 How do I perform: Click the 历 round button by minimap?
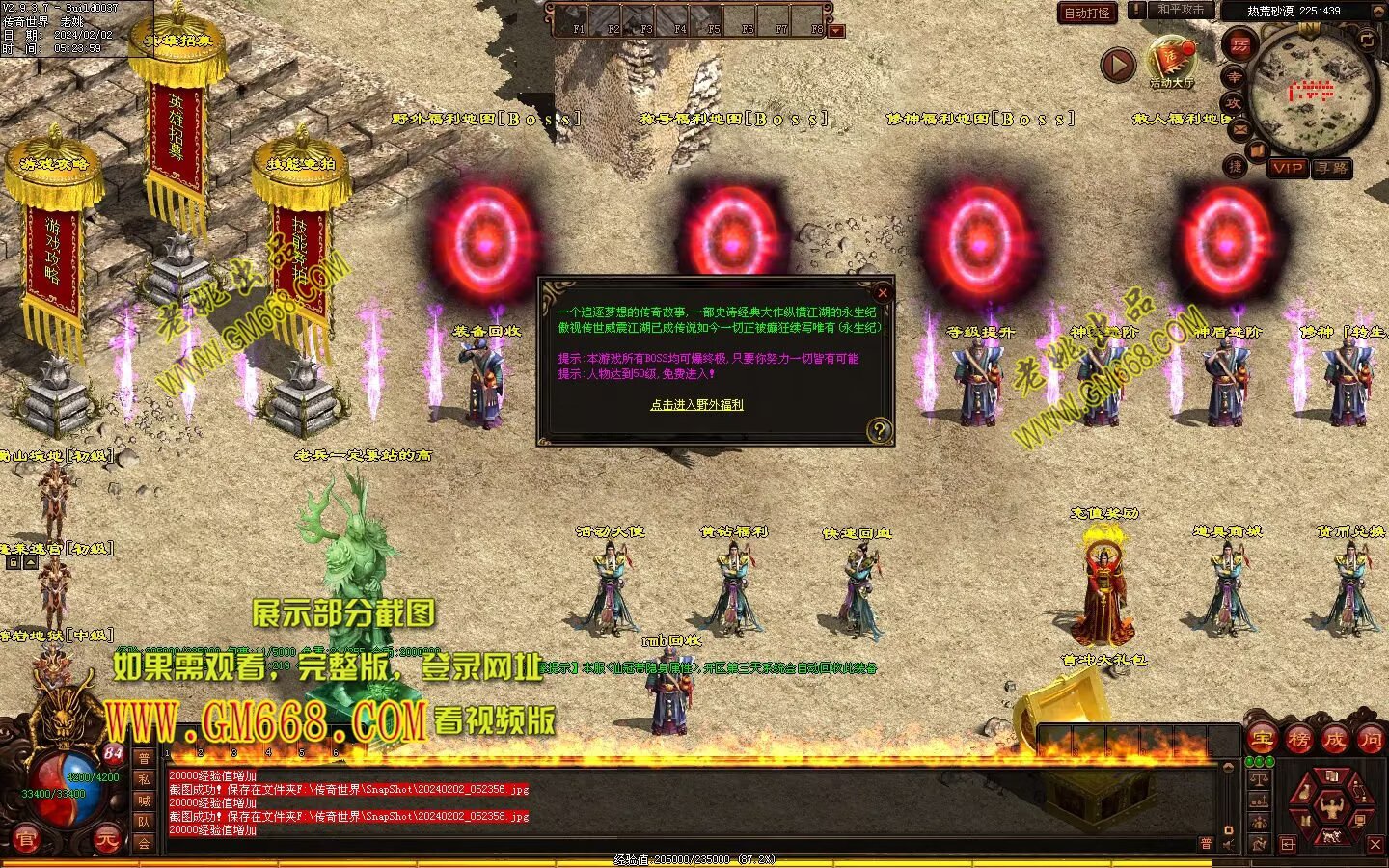click(1239, 43)
